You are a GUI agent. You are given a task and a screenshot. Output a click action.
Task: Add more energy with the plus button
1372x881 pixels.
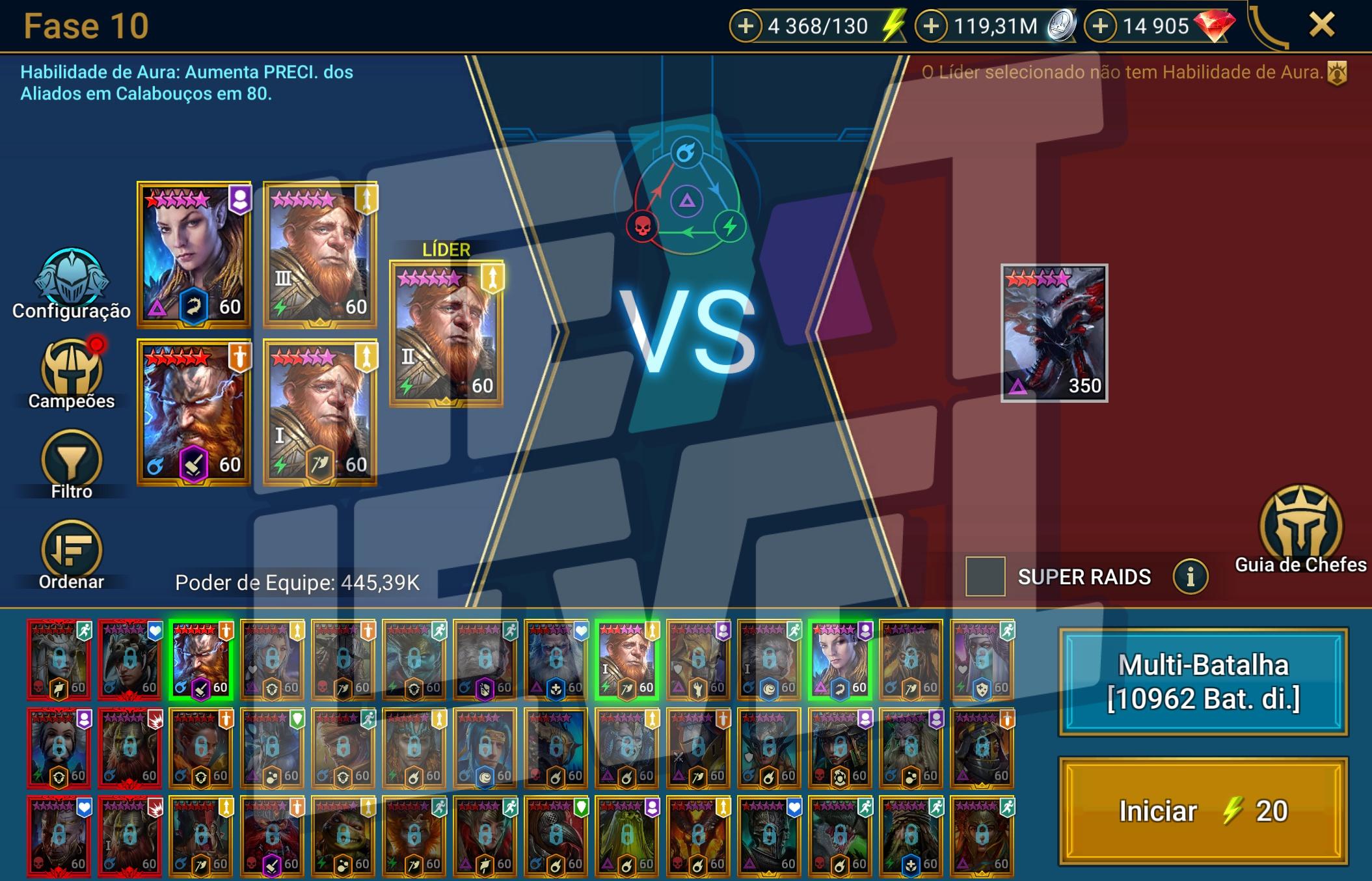746,26
